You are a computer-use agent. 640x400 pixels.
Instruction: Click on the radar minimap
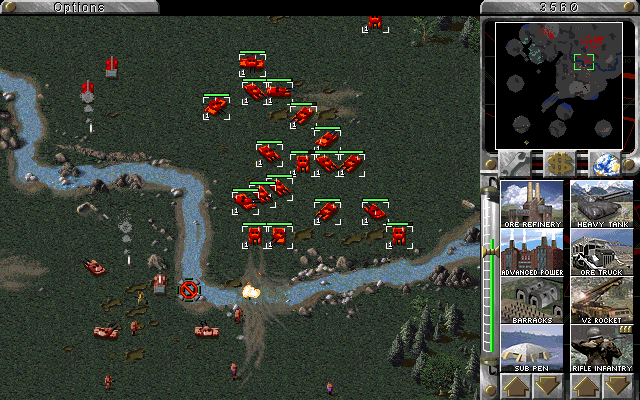click(558, 84)
